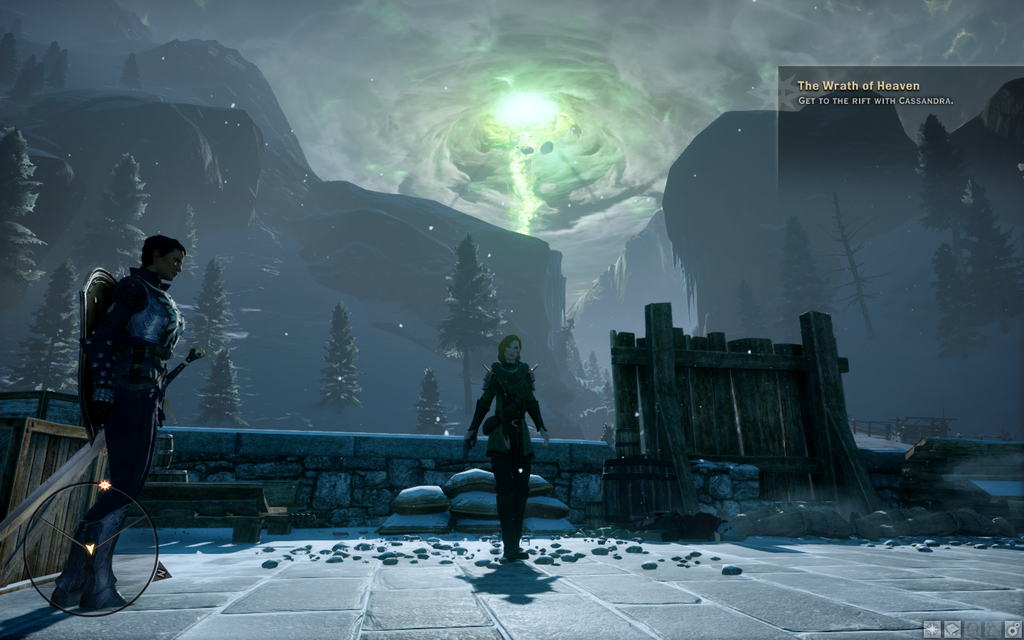The width and height of the screenshot is (1024, 640).
Task: Open the greyed-out figure icon beside the gear
Action: click(993, 629)
